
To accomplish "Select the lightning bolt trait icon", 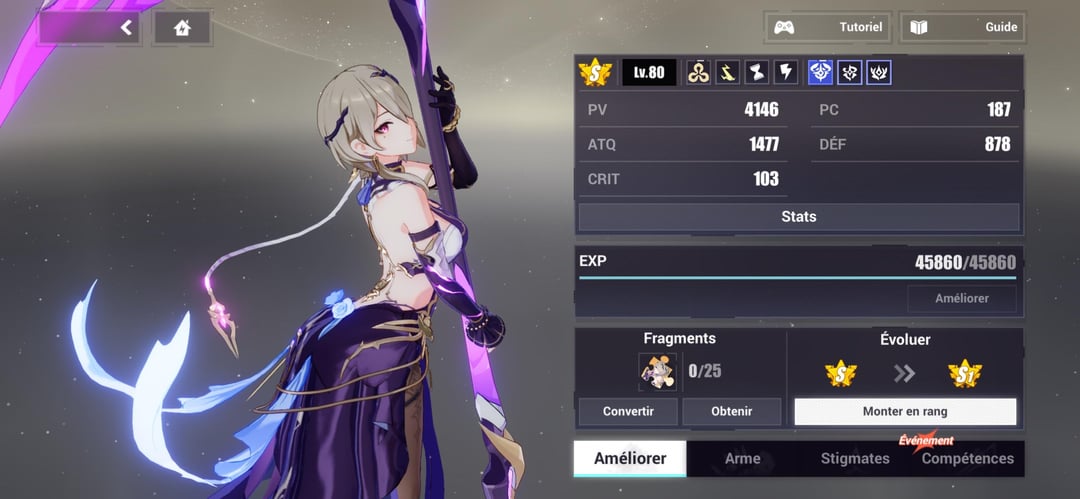I will coord(787,72).
